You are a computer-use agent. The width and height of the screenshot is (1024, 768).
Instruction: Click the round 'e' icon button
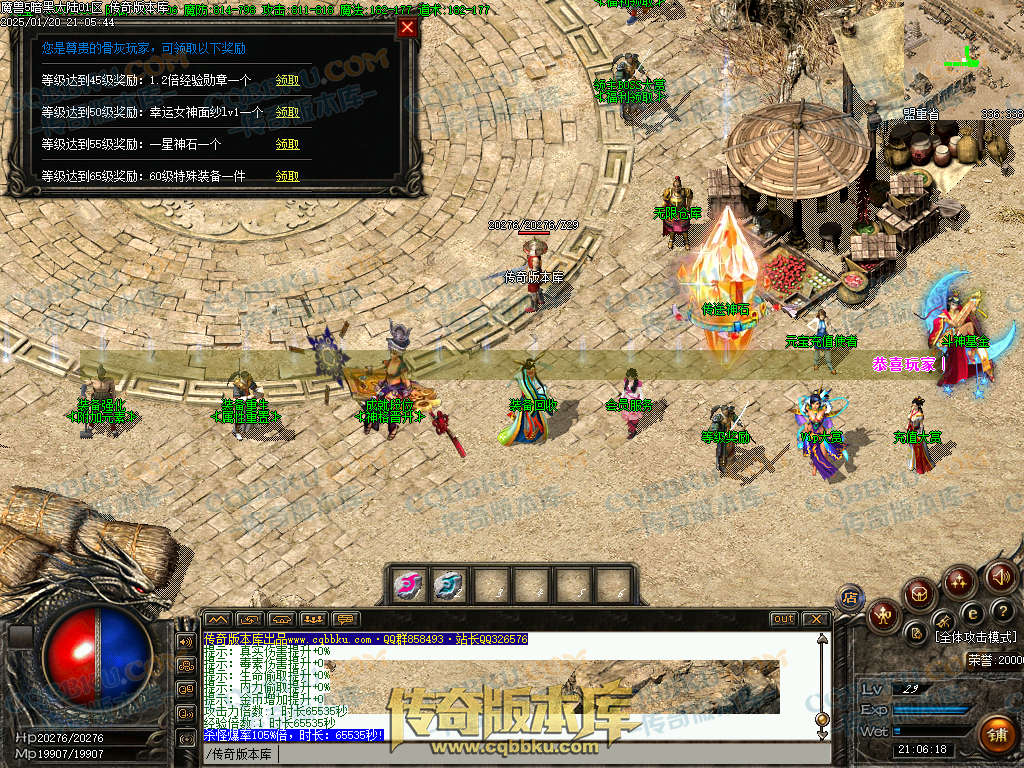coord(972,612)
